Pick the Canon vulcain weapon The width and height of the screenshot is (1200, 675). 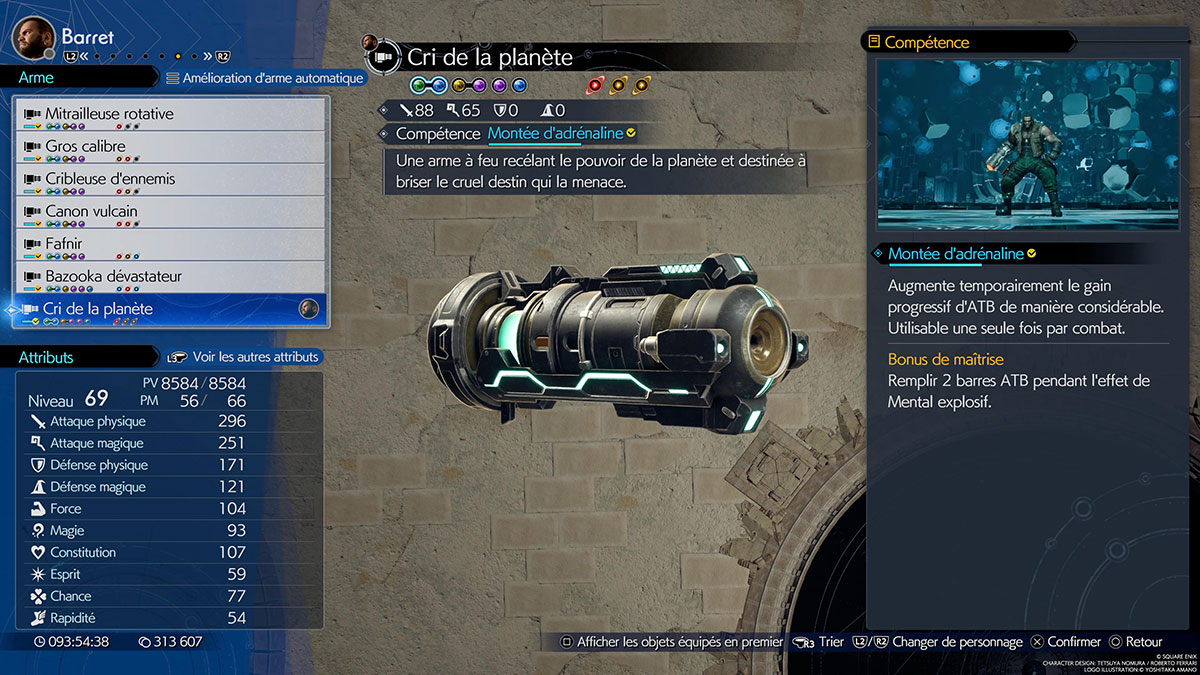click(170, 213)
